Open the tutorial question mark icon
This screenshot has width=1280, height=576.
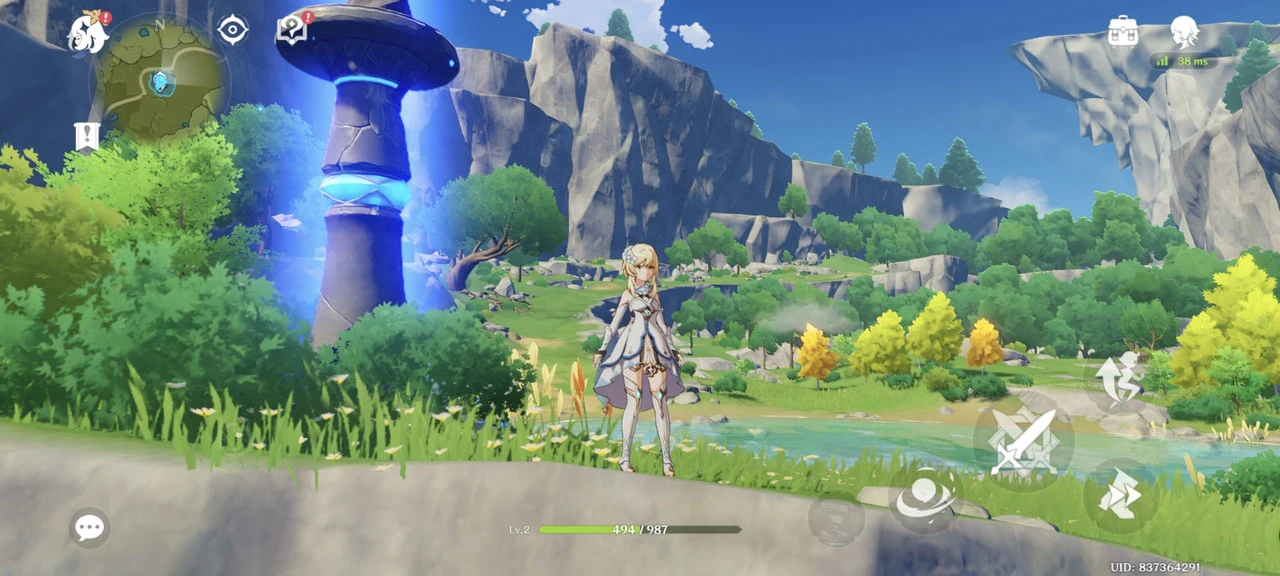(x=291, y=30)
